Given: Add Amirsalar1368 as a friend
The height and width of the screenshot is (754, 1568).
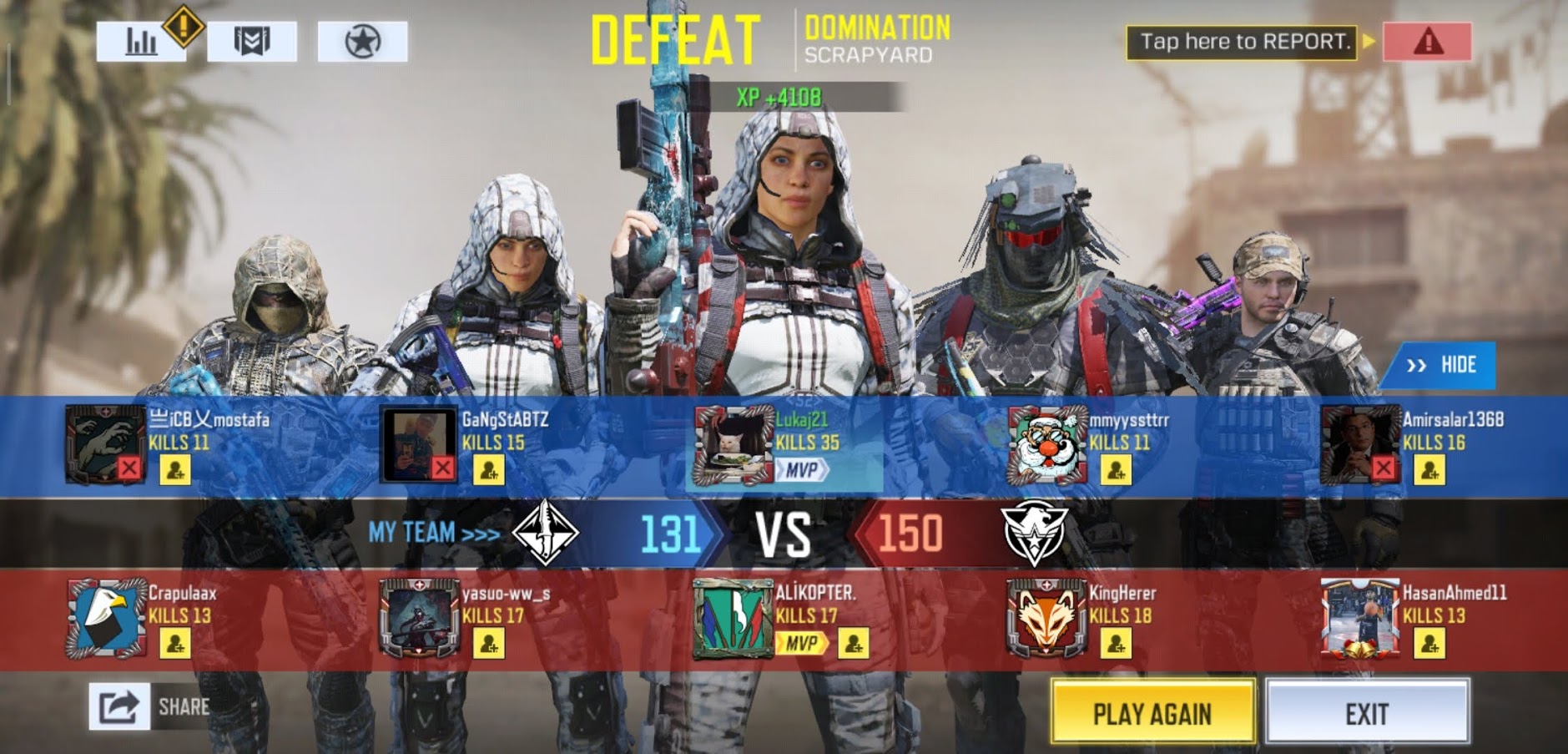Looking at the screenshot, I should click(1429, 470).
